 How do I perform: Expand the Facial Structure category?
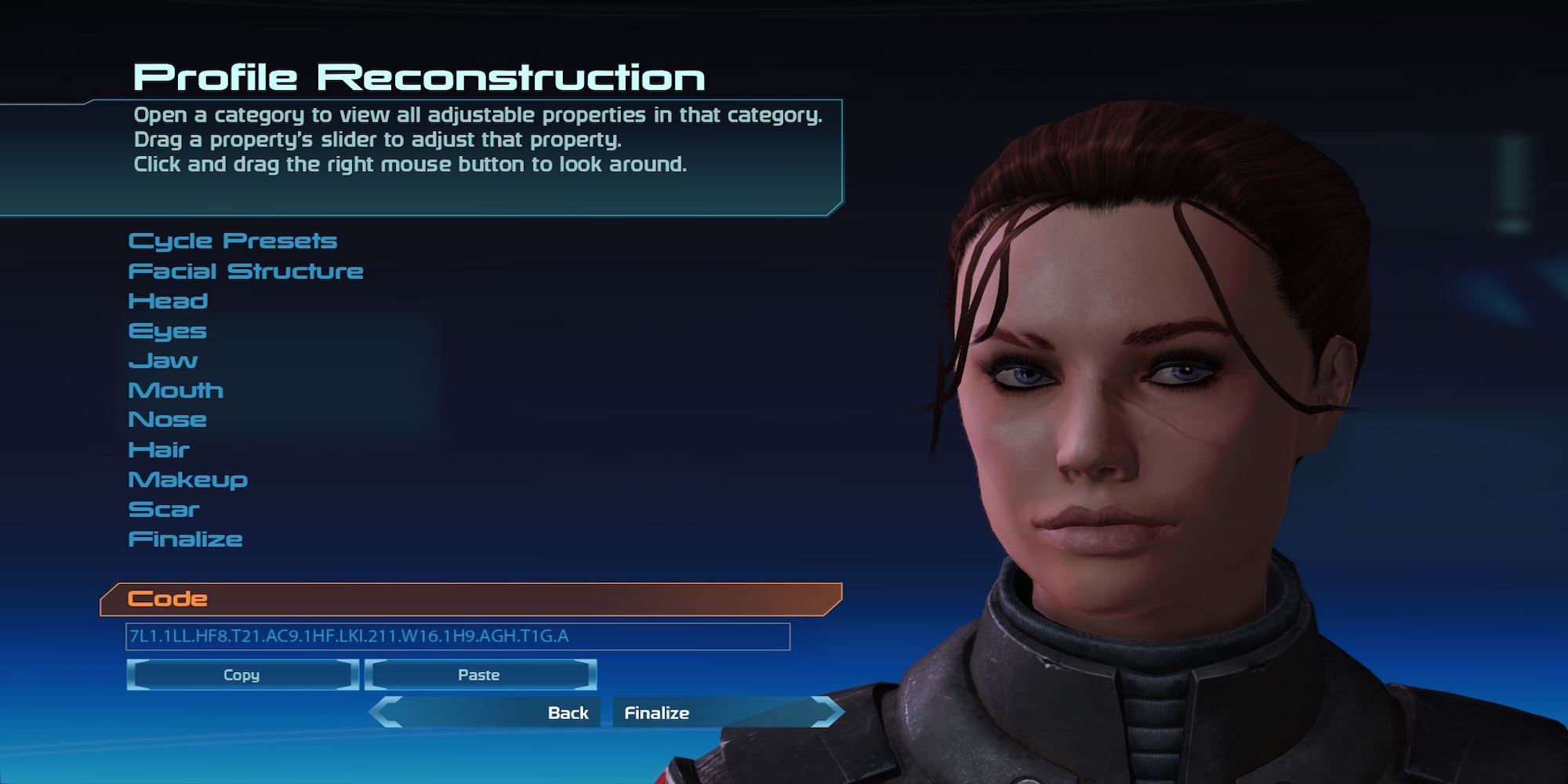coord(246,270)
